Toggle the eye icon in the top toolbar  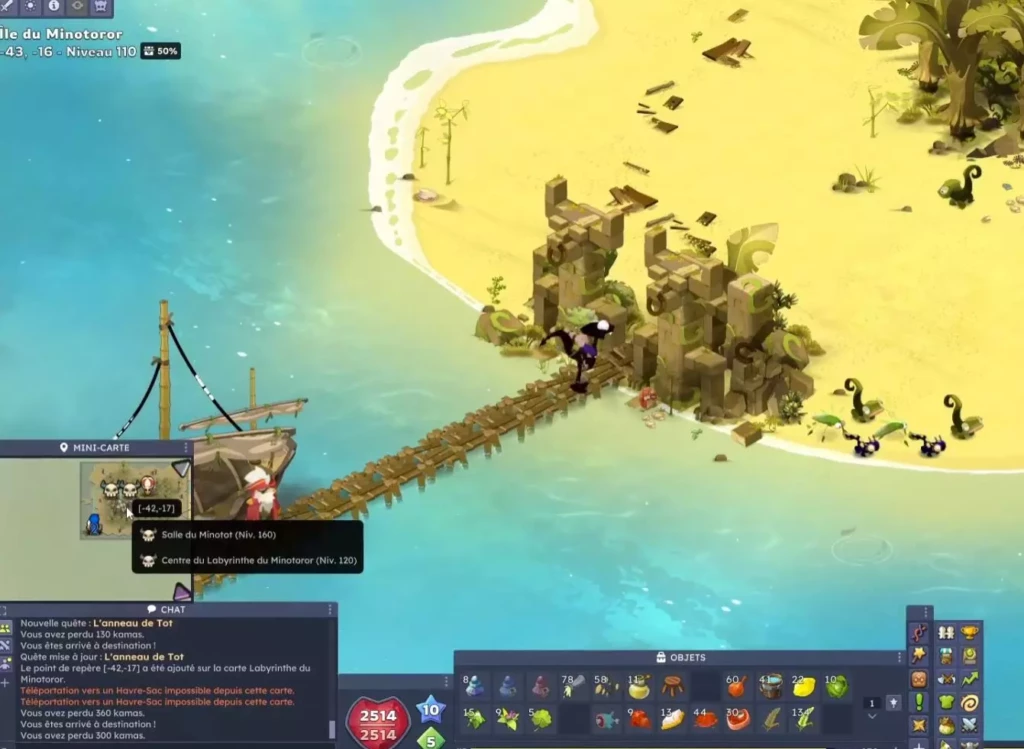[x=77, y=6]
